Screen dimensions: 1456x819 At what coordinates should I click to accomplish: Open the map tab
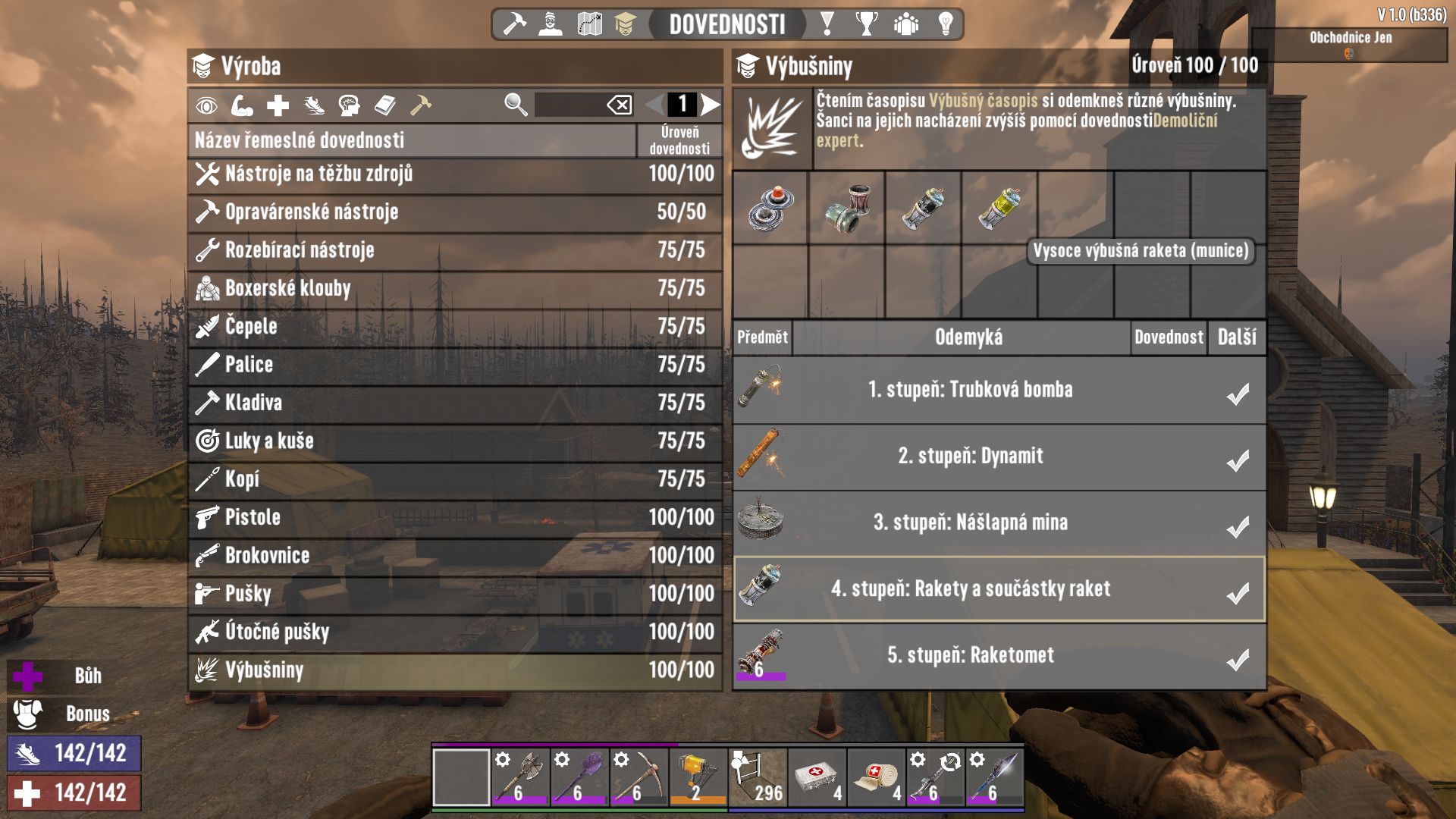(x=589, y=24)
